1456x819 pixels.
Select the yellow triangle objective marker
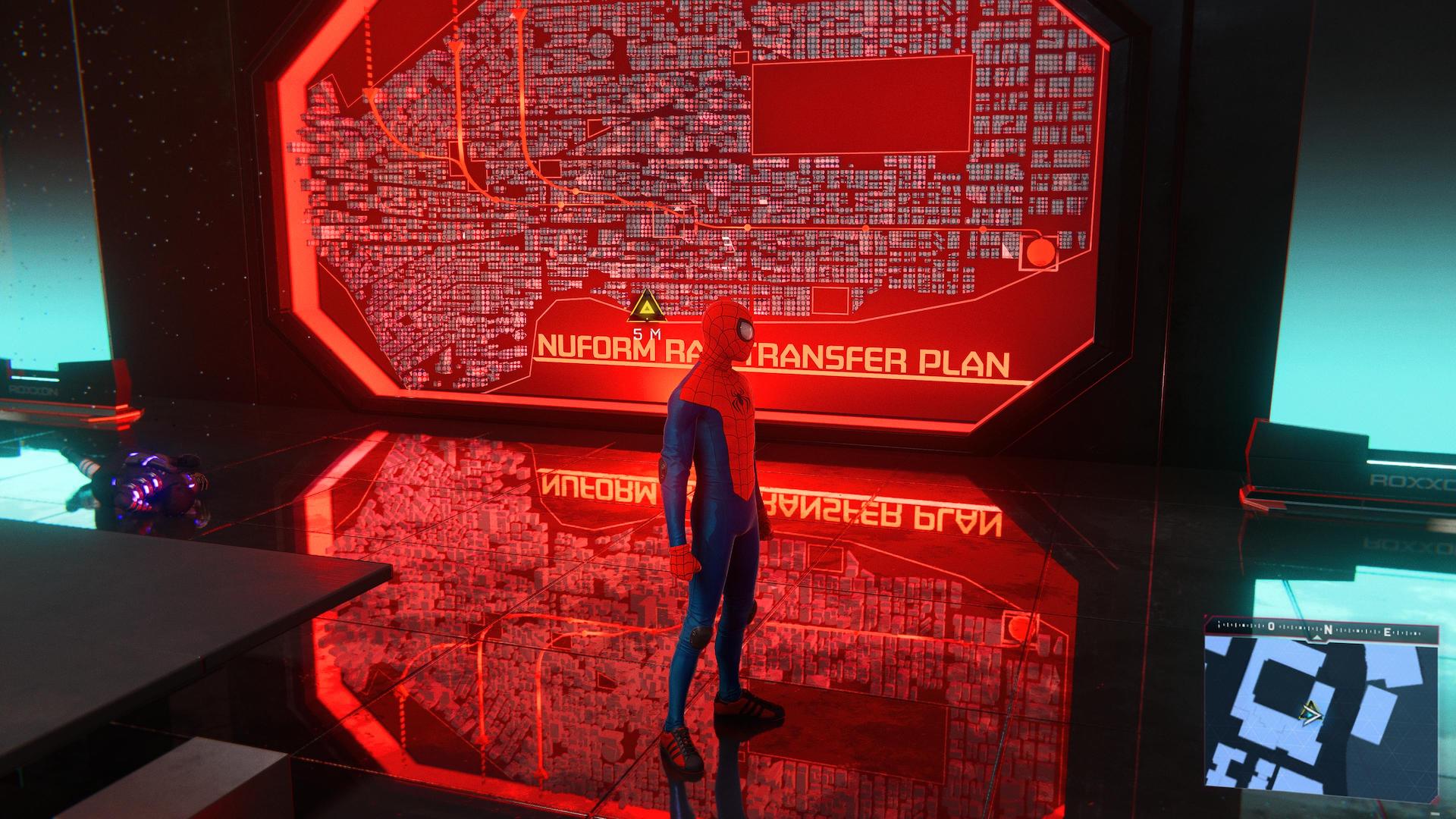point(645,306)
